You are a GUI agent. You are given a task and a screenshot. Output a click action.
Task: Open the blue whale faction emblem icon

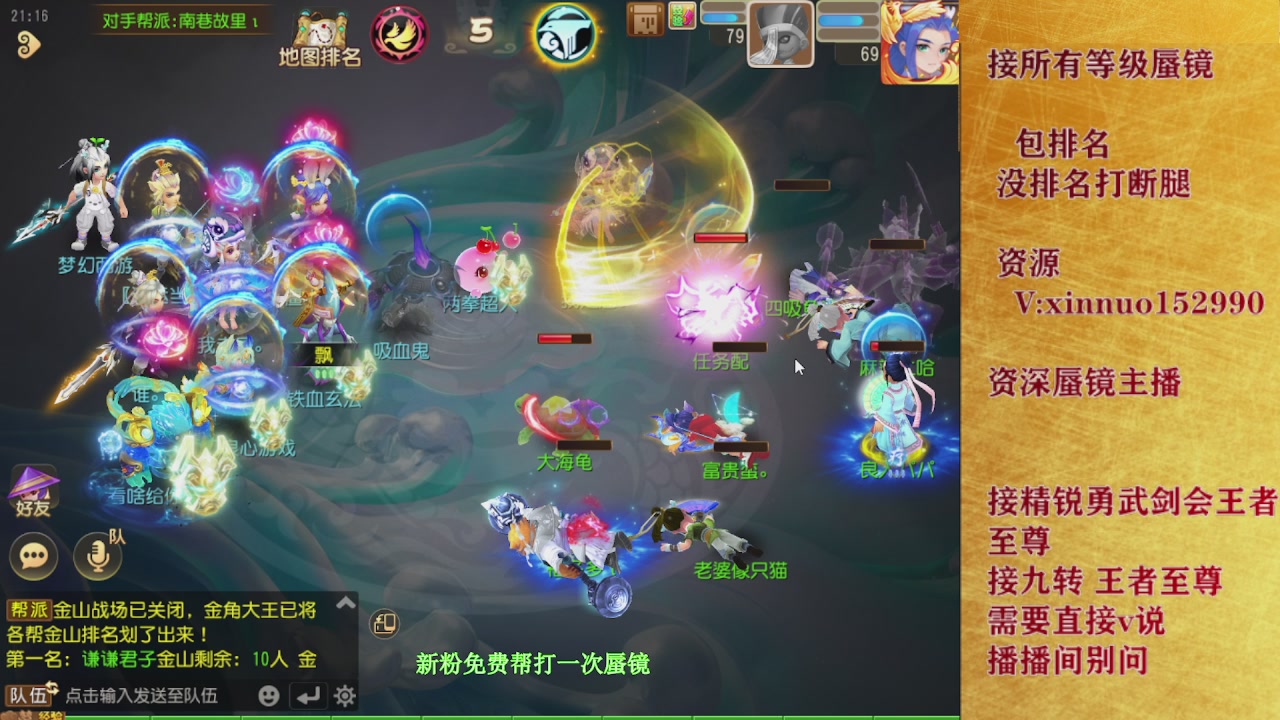coord(565,33)
